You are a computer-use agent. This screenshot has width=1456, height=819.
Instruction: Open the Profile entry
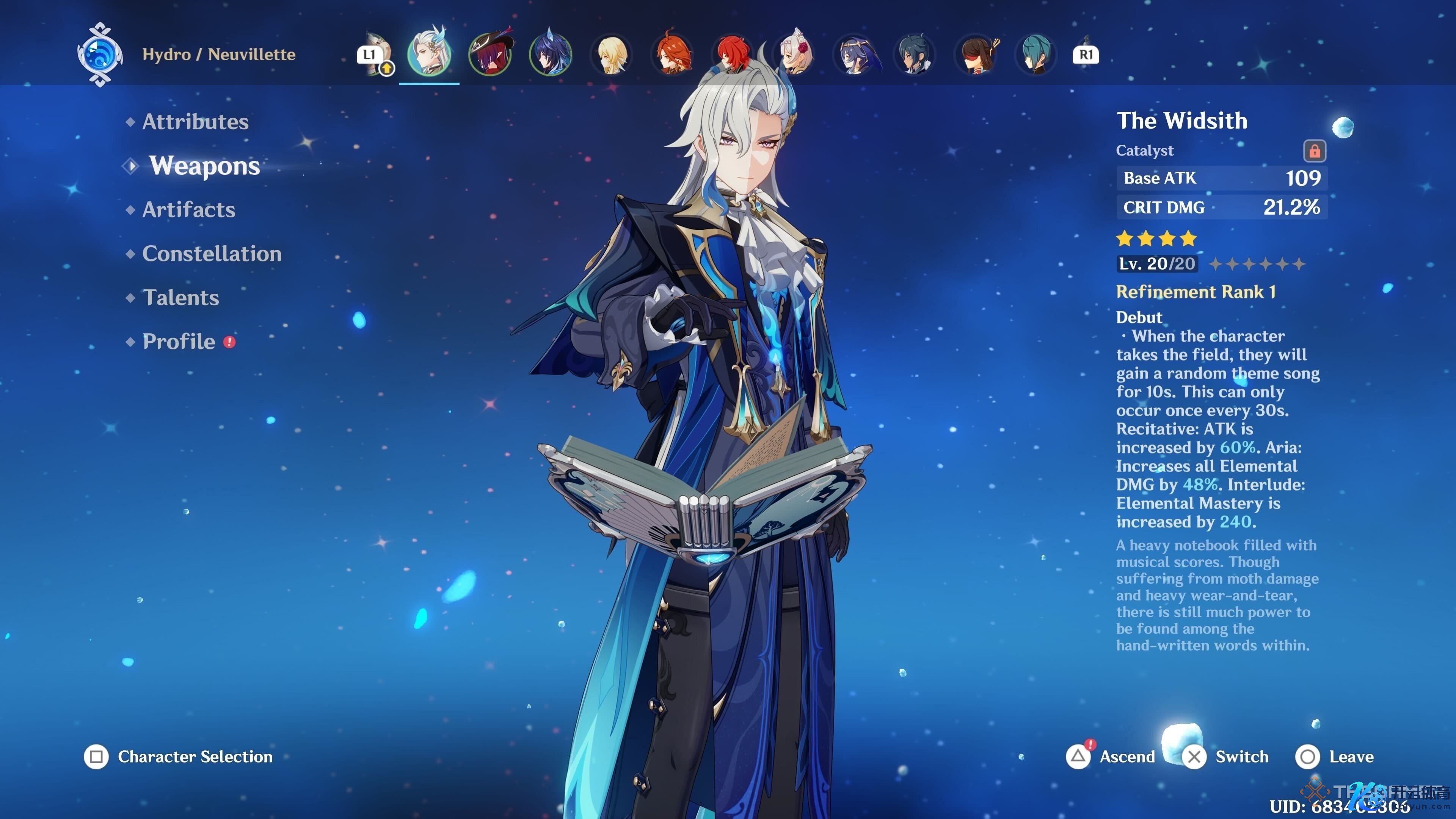(179, 341)
